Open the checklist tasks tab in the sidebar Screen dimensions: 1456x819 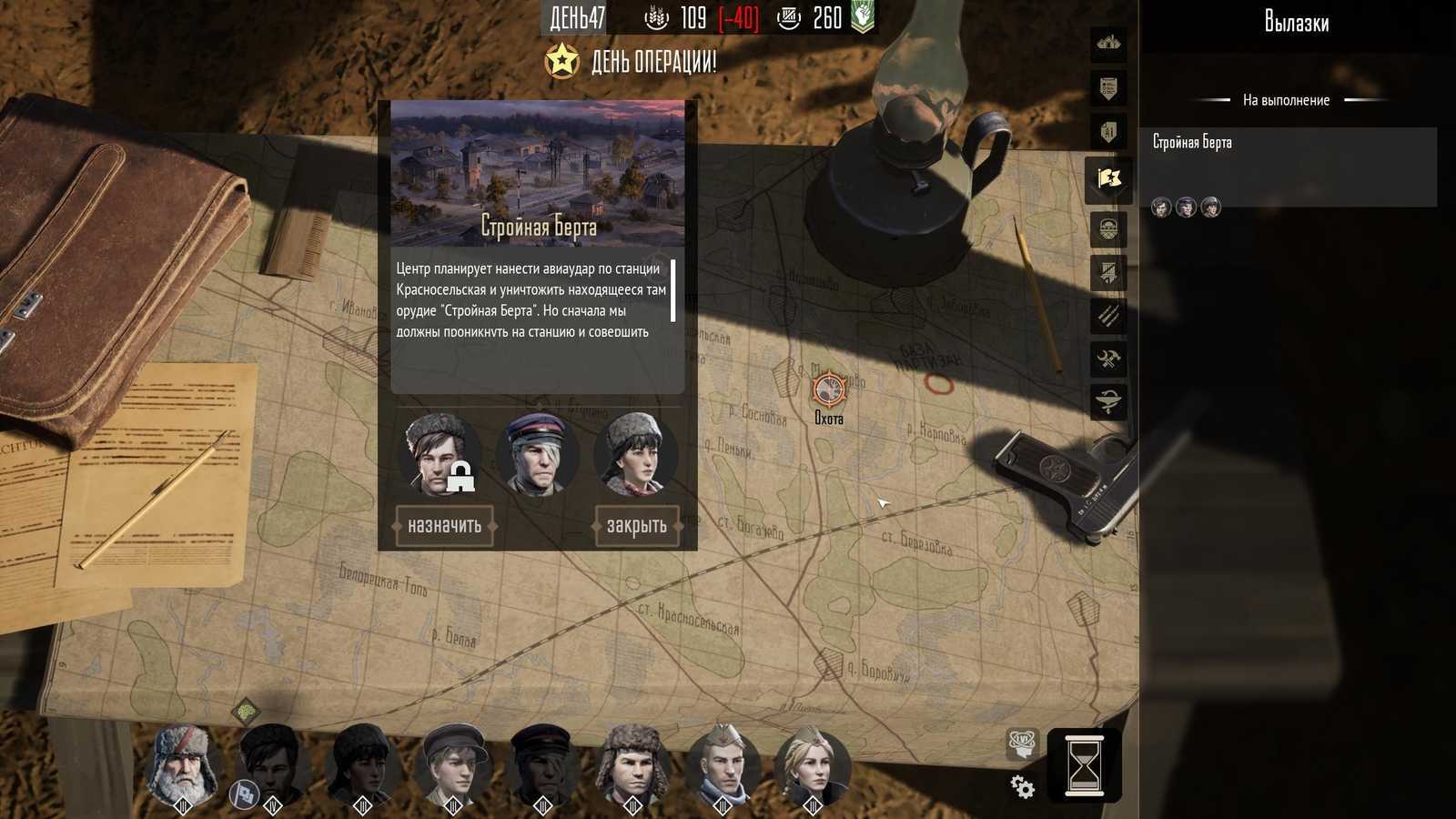point(1108,88)
